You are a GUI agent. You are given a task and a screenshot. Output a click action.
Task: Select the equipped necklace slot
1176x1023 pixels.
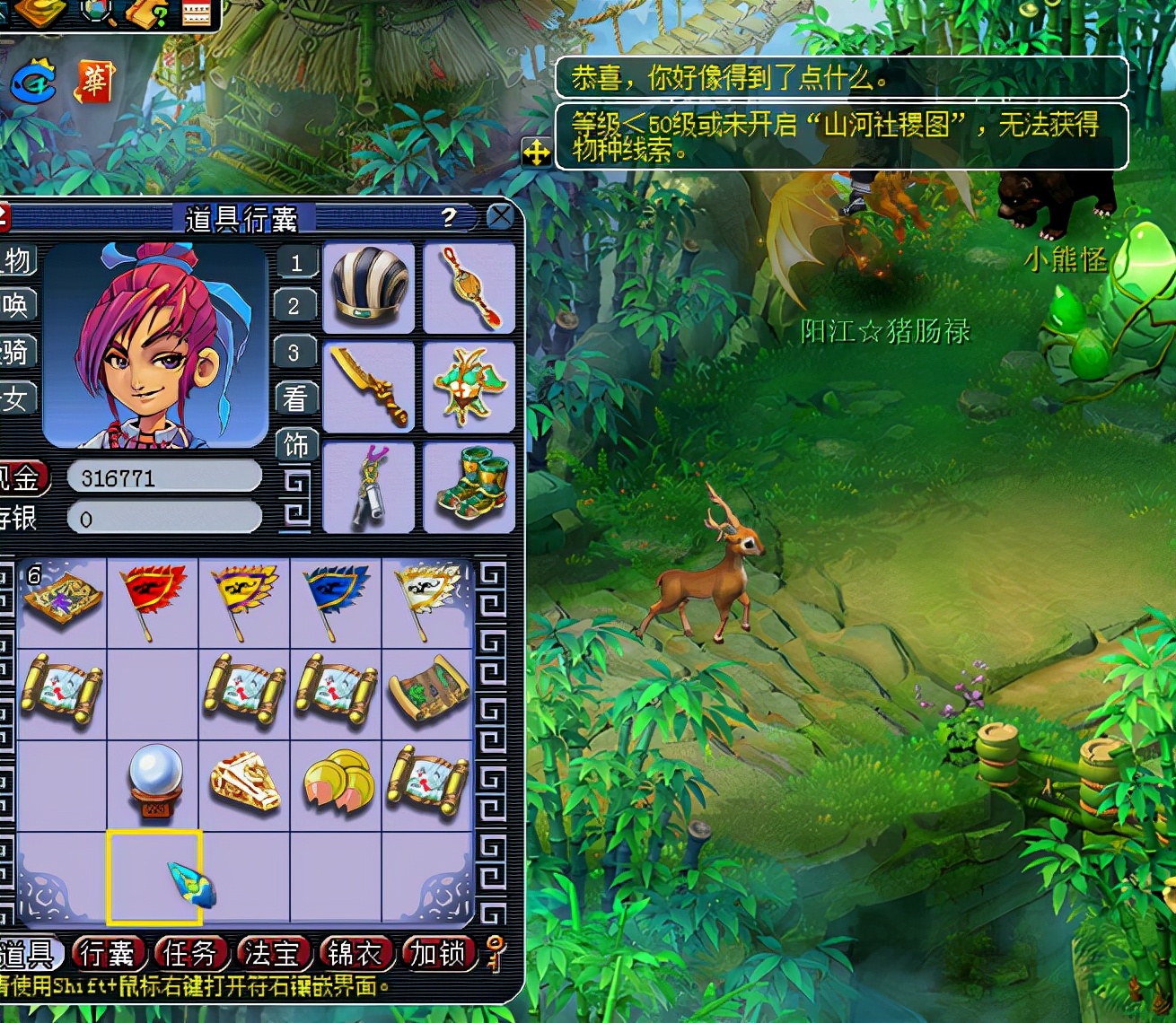pyautogui.click(x=469, y=288)
